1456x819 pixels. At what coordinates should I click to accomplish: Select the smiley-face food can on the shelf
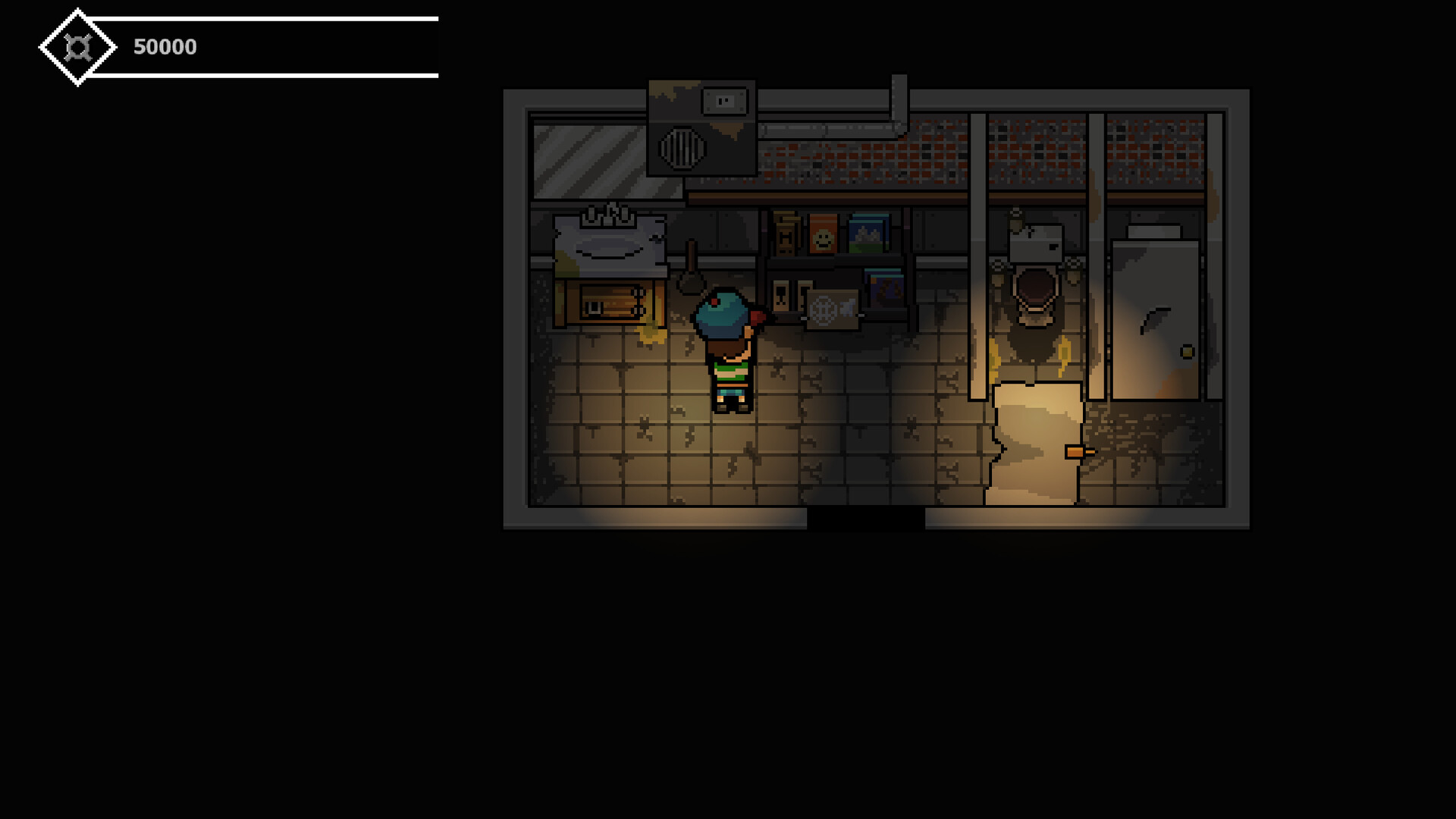coord(823,231)
